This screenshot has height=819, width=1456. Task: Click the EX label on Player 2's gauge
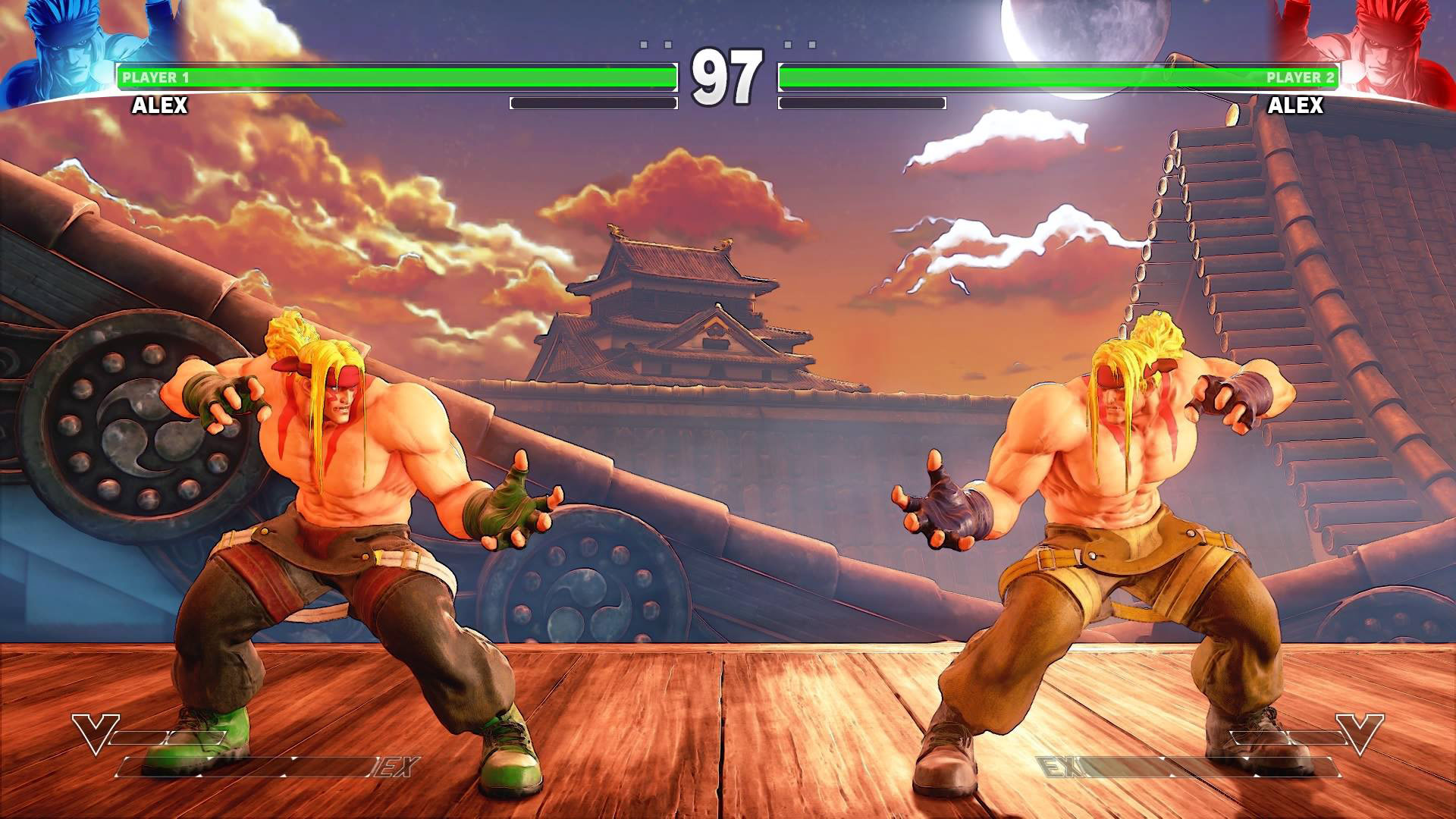1062,765
